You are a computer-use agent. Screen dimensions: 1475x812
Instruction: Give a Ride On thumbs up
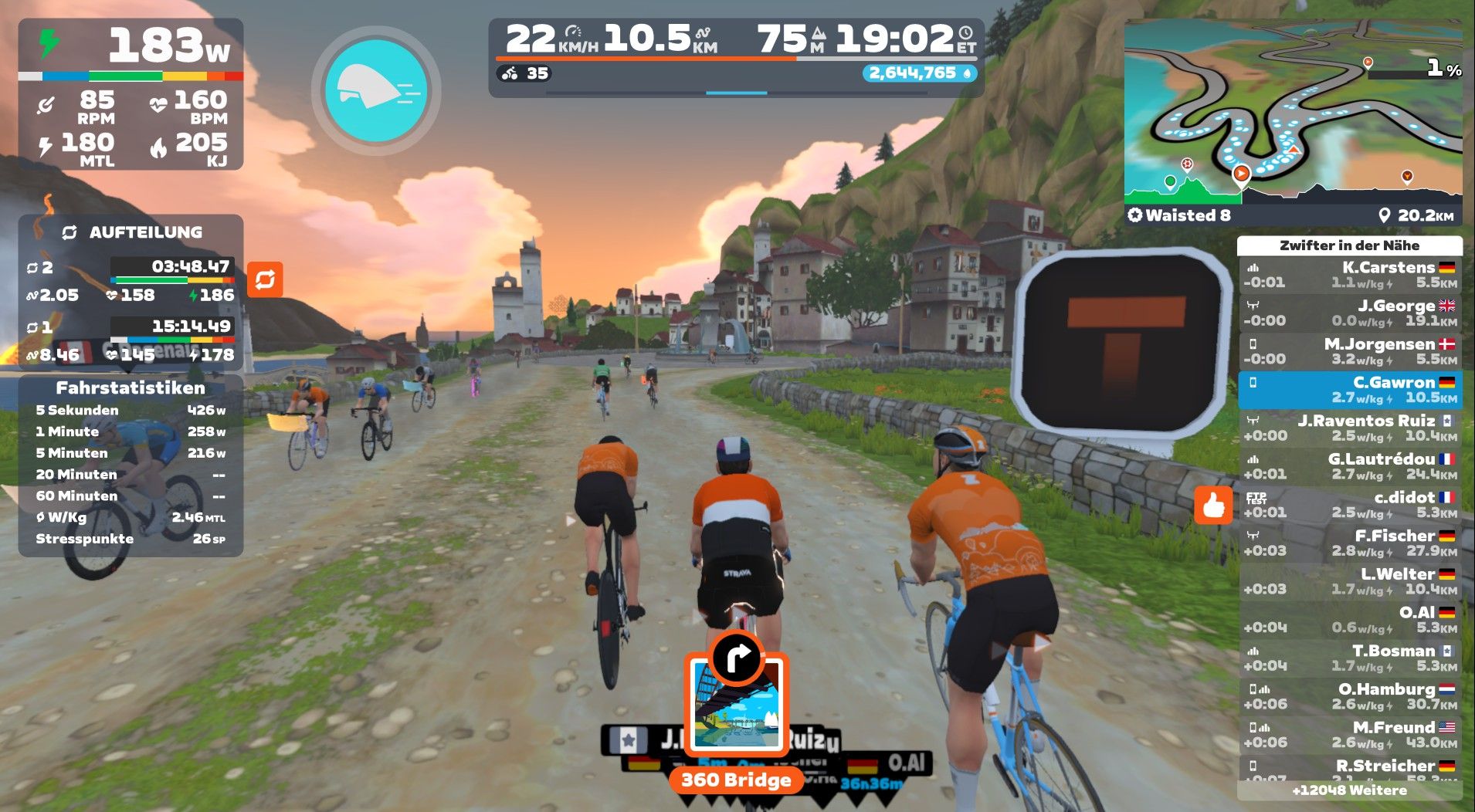click(1213, 506)
